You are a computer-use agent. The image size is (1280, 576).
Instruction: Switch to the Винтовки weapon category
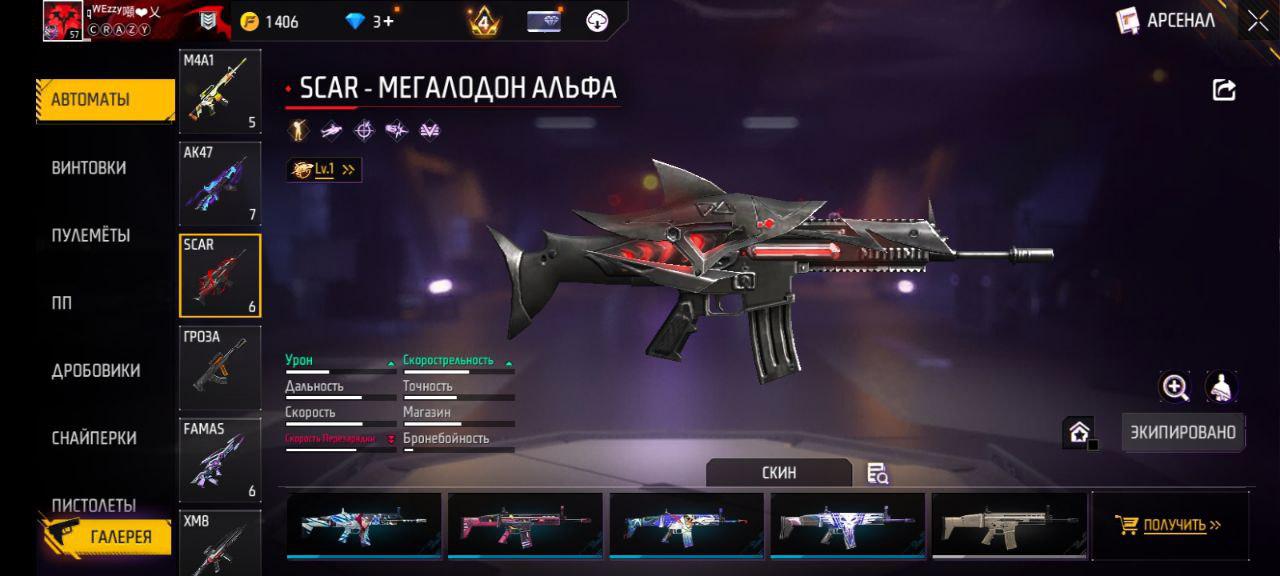click(89, 168)
